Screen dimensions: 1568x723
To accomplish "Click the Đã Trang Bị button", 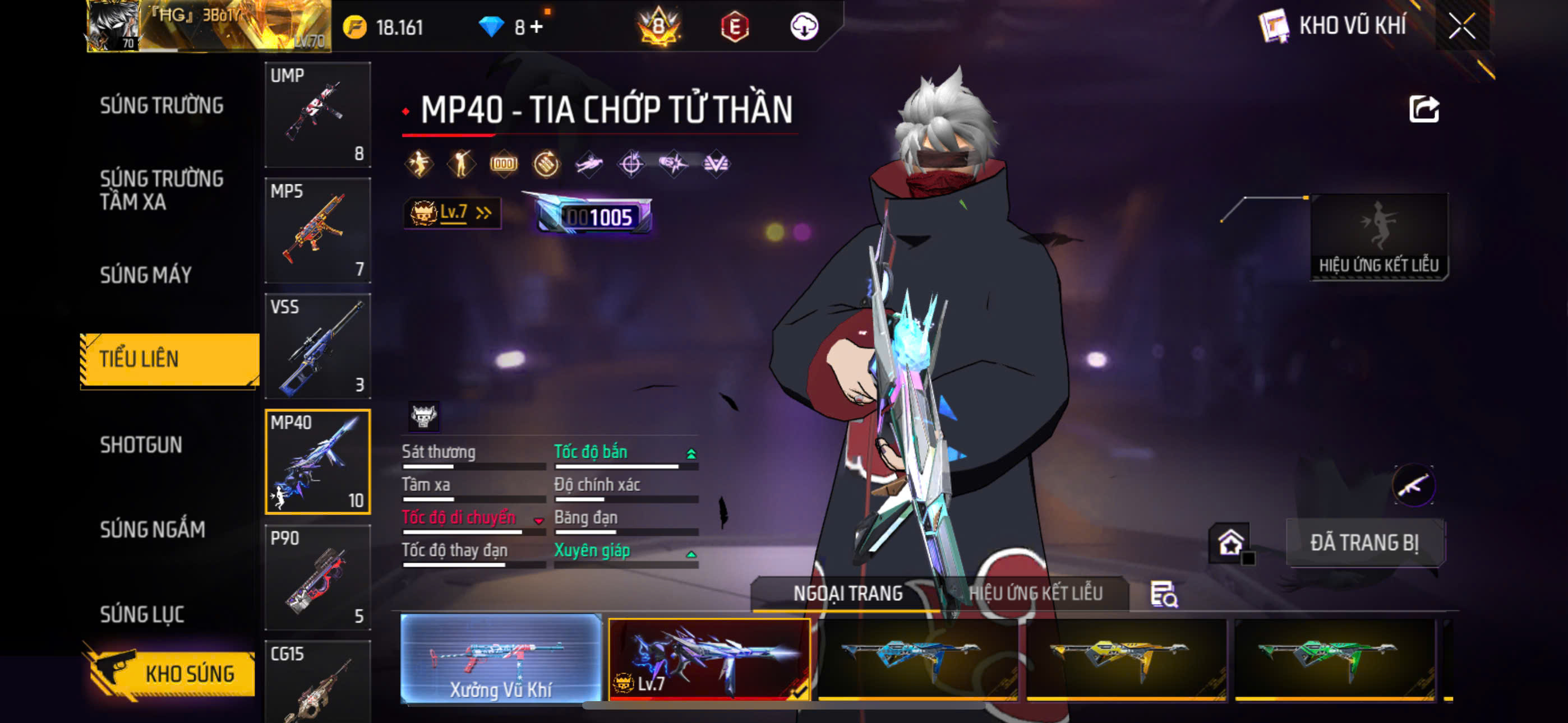I will tap(1364, 543).
